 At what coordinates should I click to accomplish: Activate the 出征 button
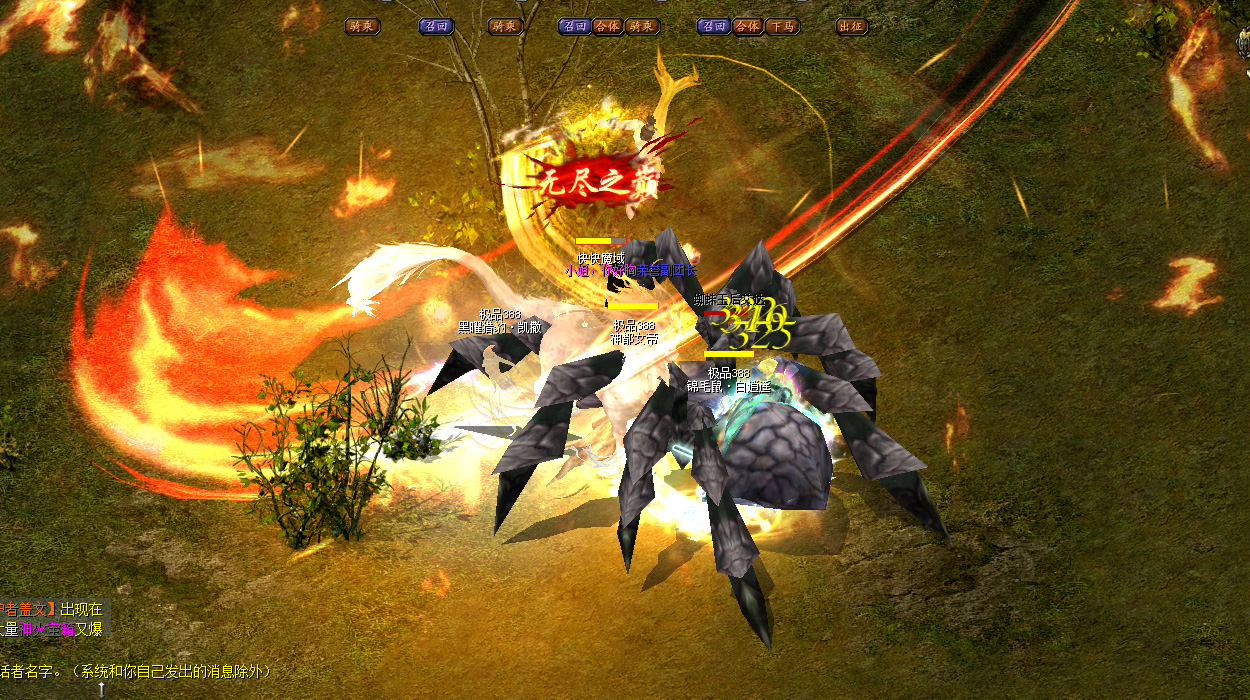pos(851,27)
